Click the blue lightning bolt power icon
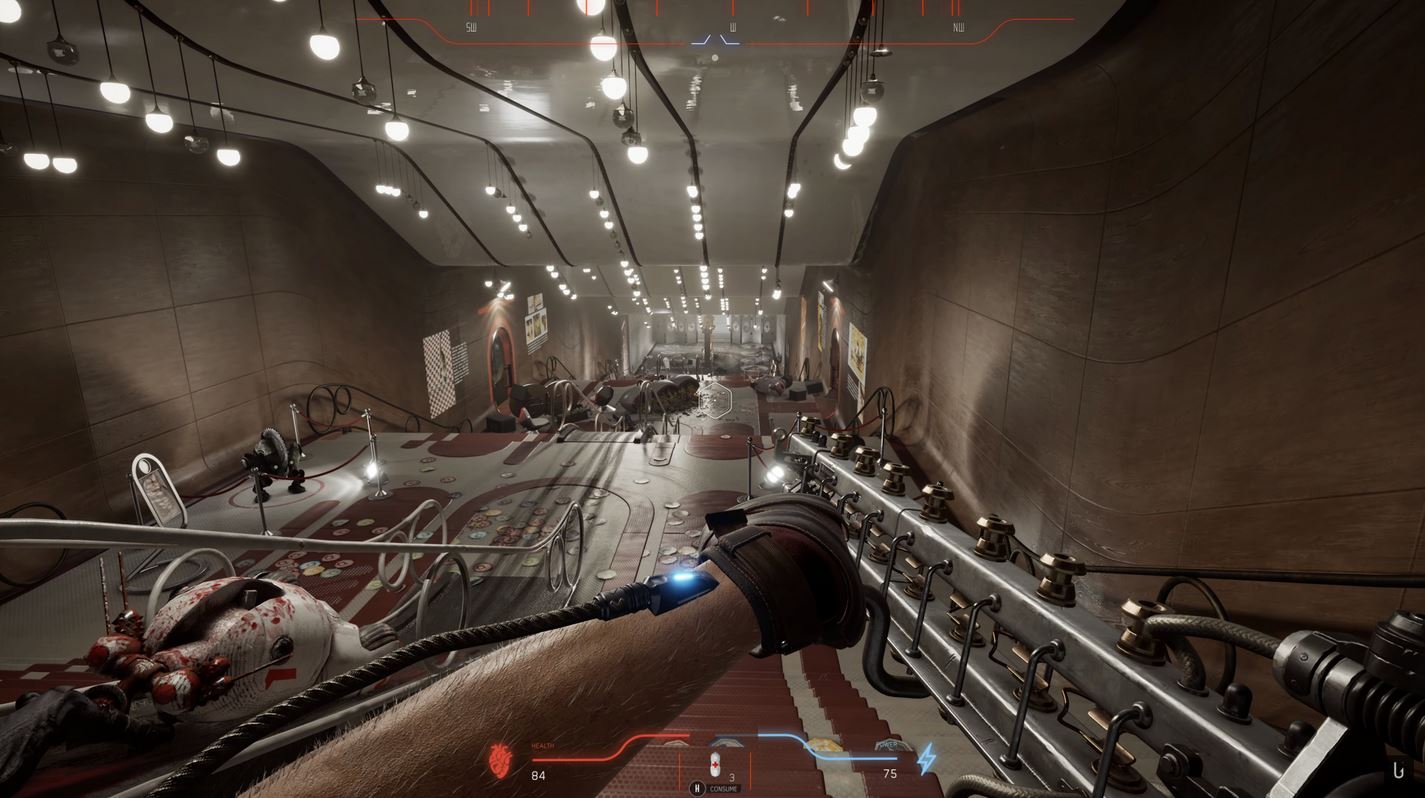1425x798 pixels. 927,758
